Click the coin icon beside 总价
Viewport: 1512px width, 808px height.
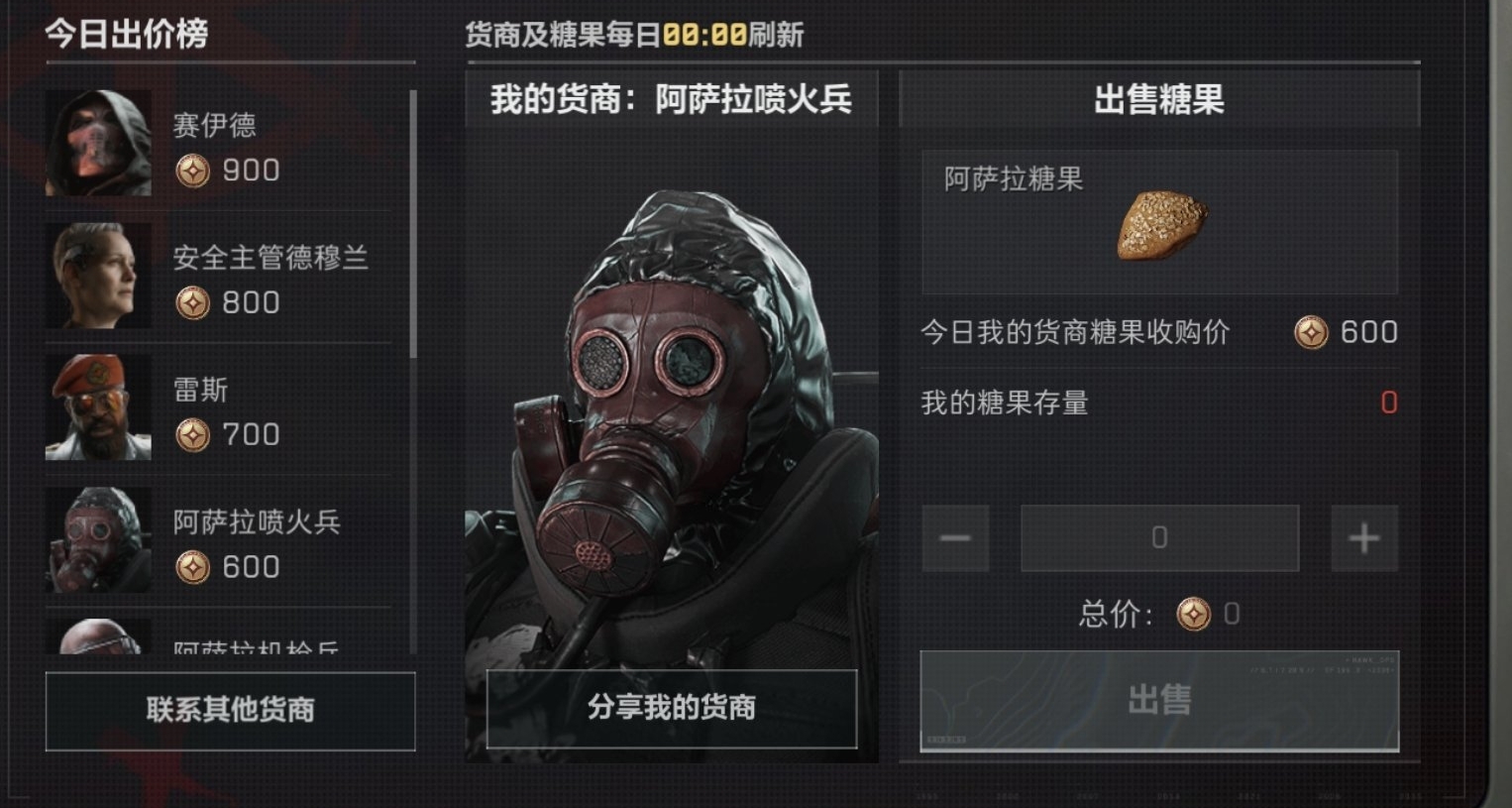click(x=1194, y=614)
